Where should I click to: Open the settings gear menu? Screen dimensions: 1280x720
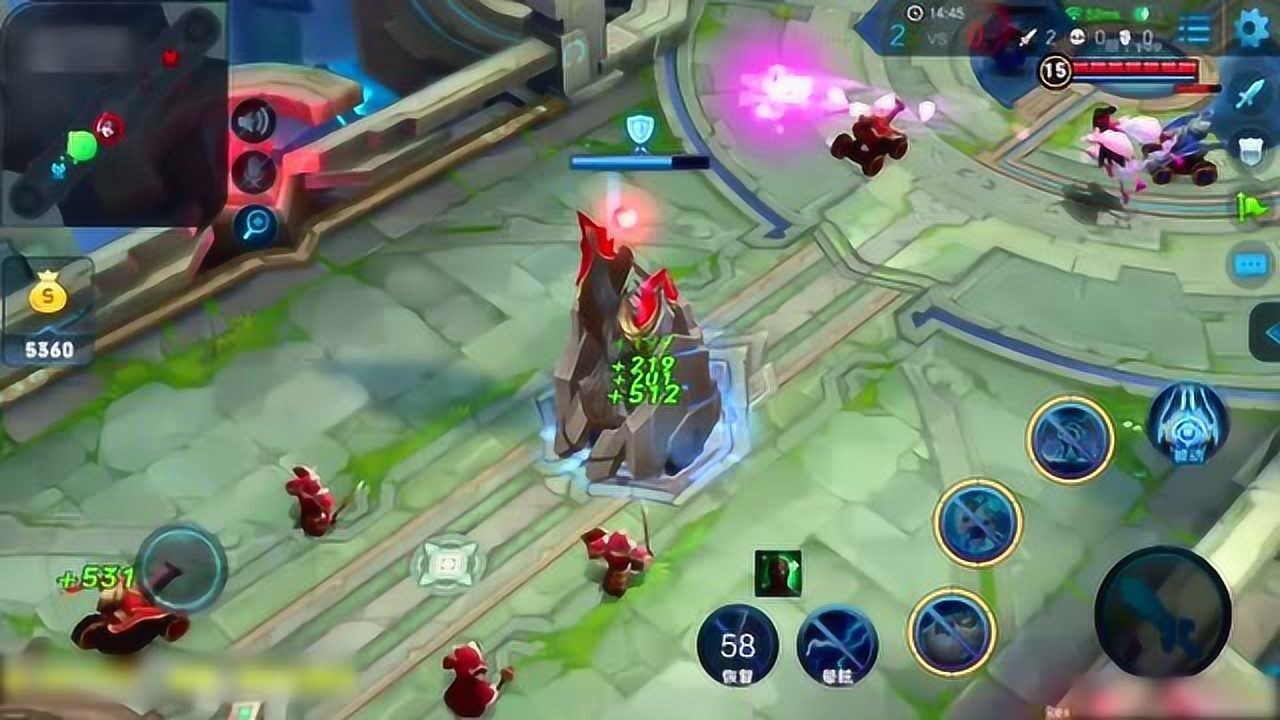[x=1252, y=27]
